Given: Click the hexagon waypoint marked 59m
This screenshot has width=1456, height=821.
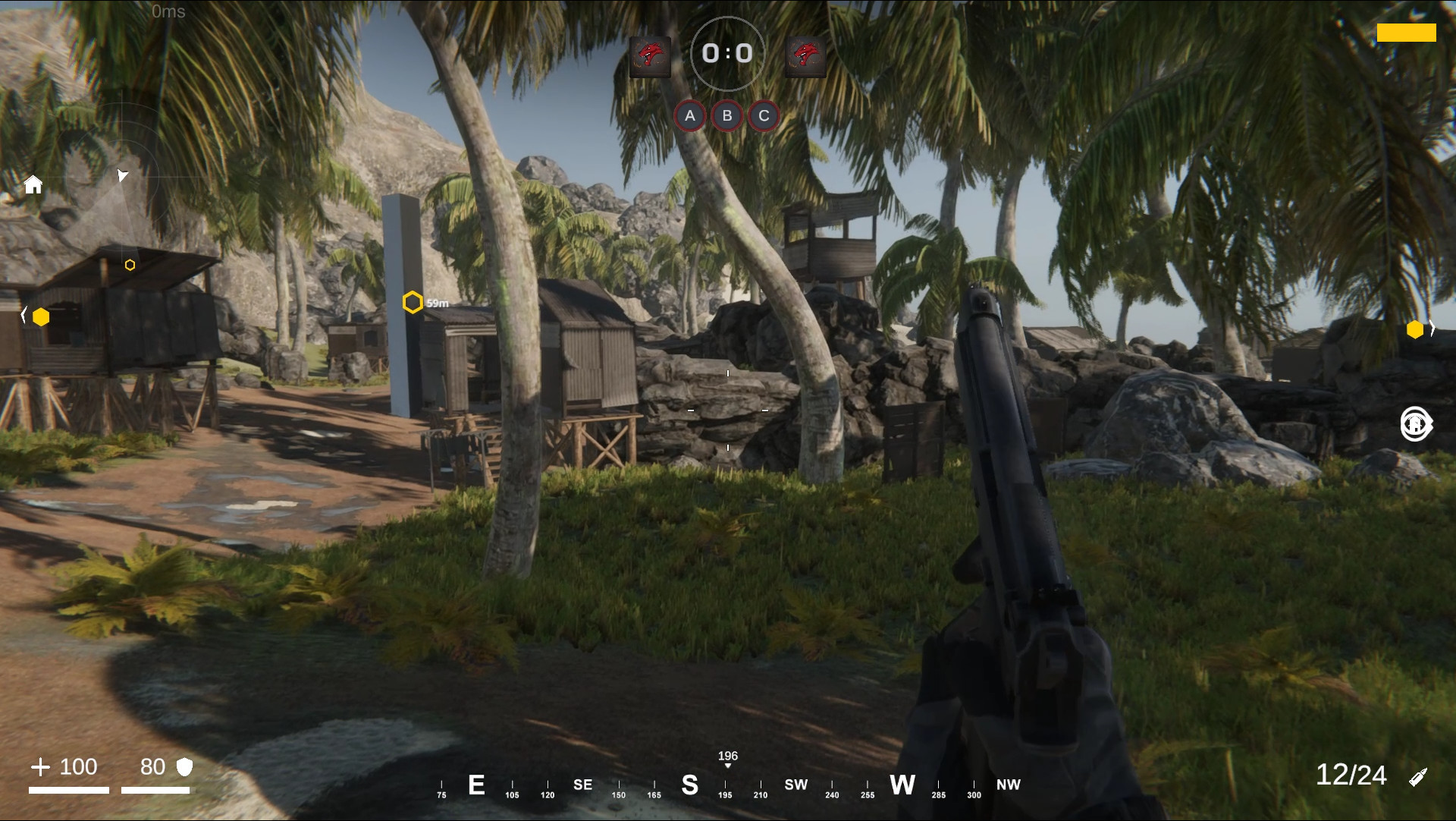Looking at the screenshot, I should pyautogui.click(x=413, y=302).
